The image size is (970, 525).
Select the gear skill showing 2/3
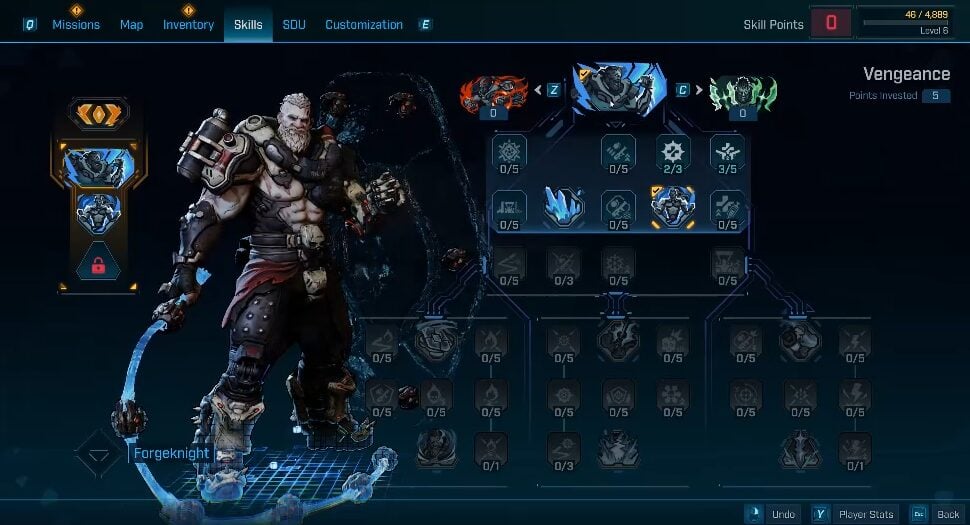(x=673, y=153)
